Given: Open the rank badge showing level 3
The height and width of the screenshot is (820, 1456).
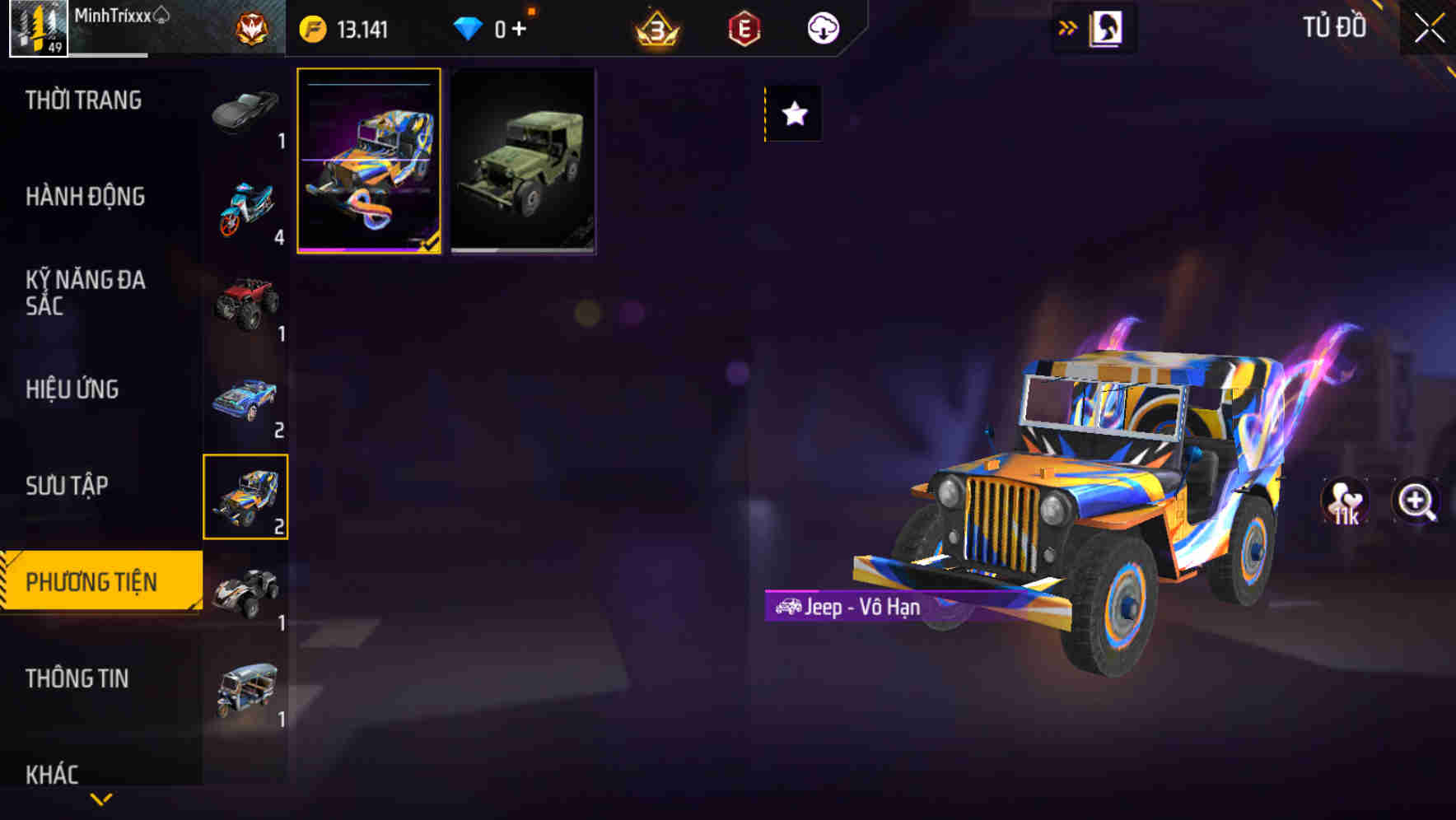Looking at the screenshot, I should click(x=653, y=26).
